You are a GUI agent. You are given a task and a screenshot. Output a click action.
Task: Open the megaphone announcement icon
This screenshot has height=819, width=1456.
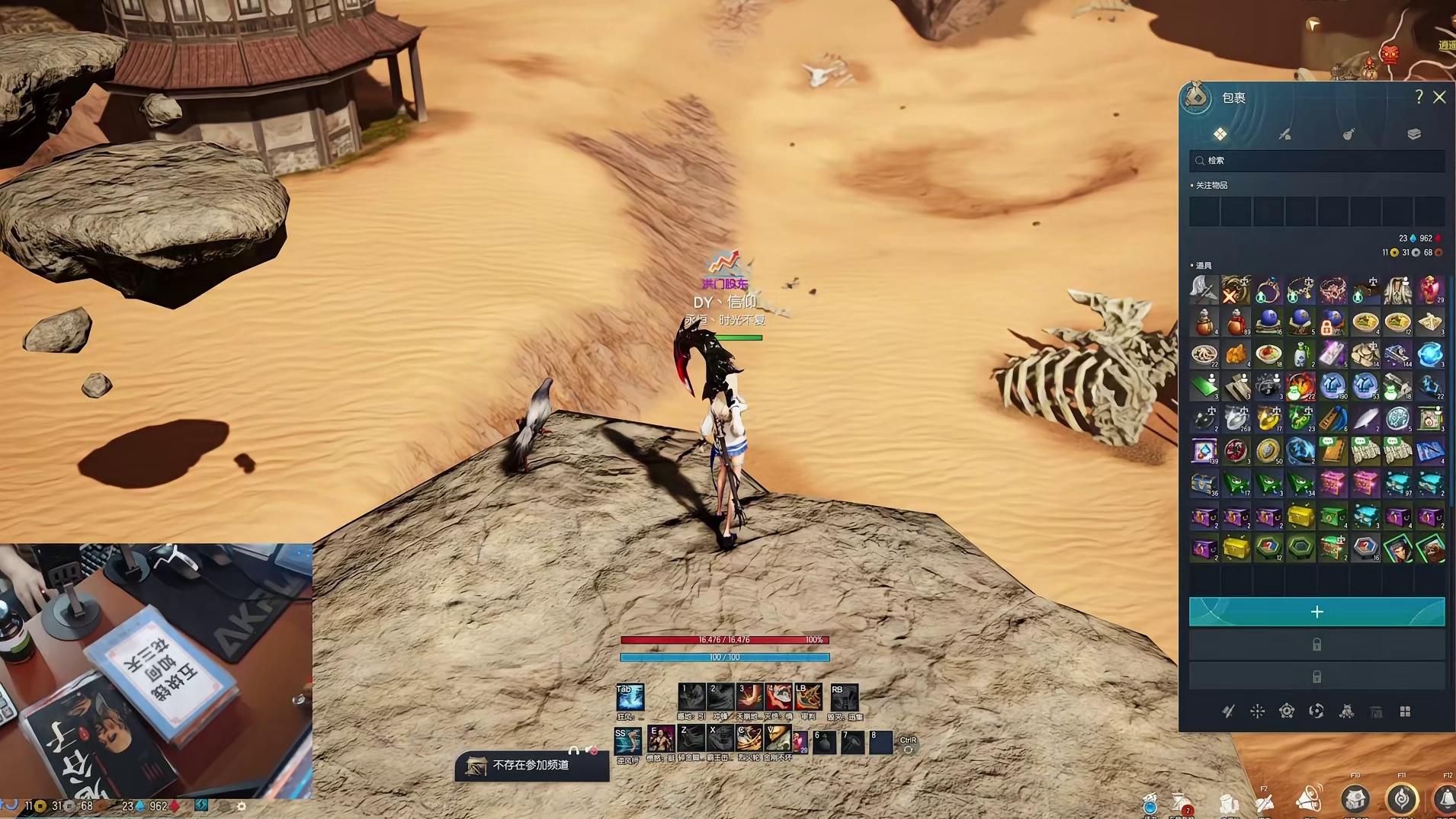coord(1308,799)
